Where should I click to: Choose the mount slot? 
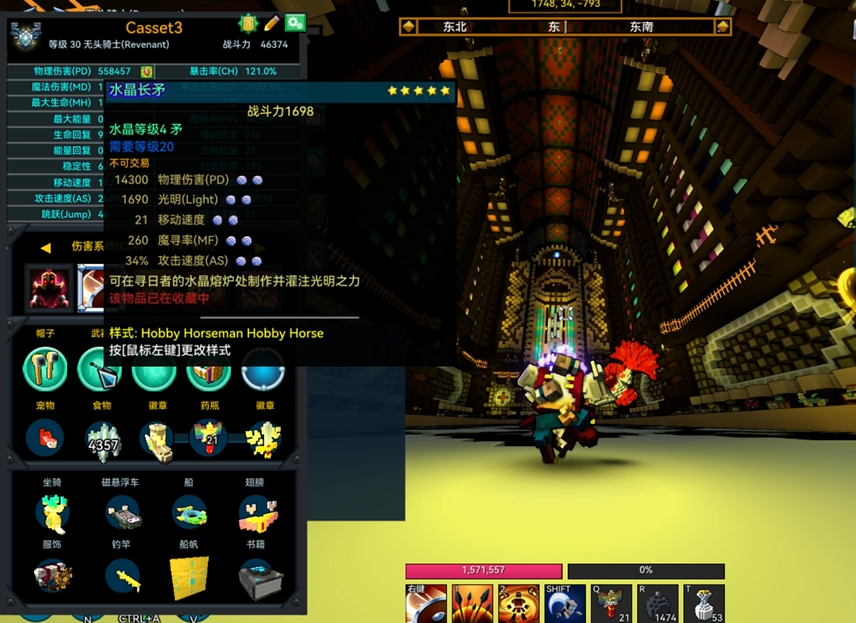point(52,512)
